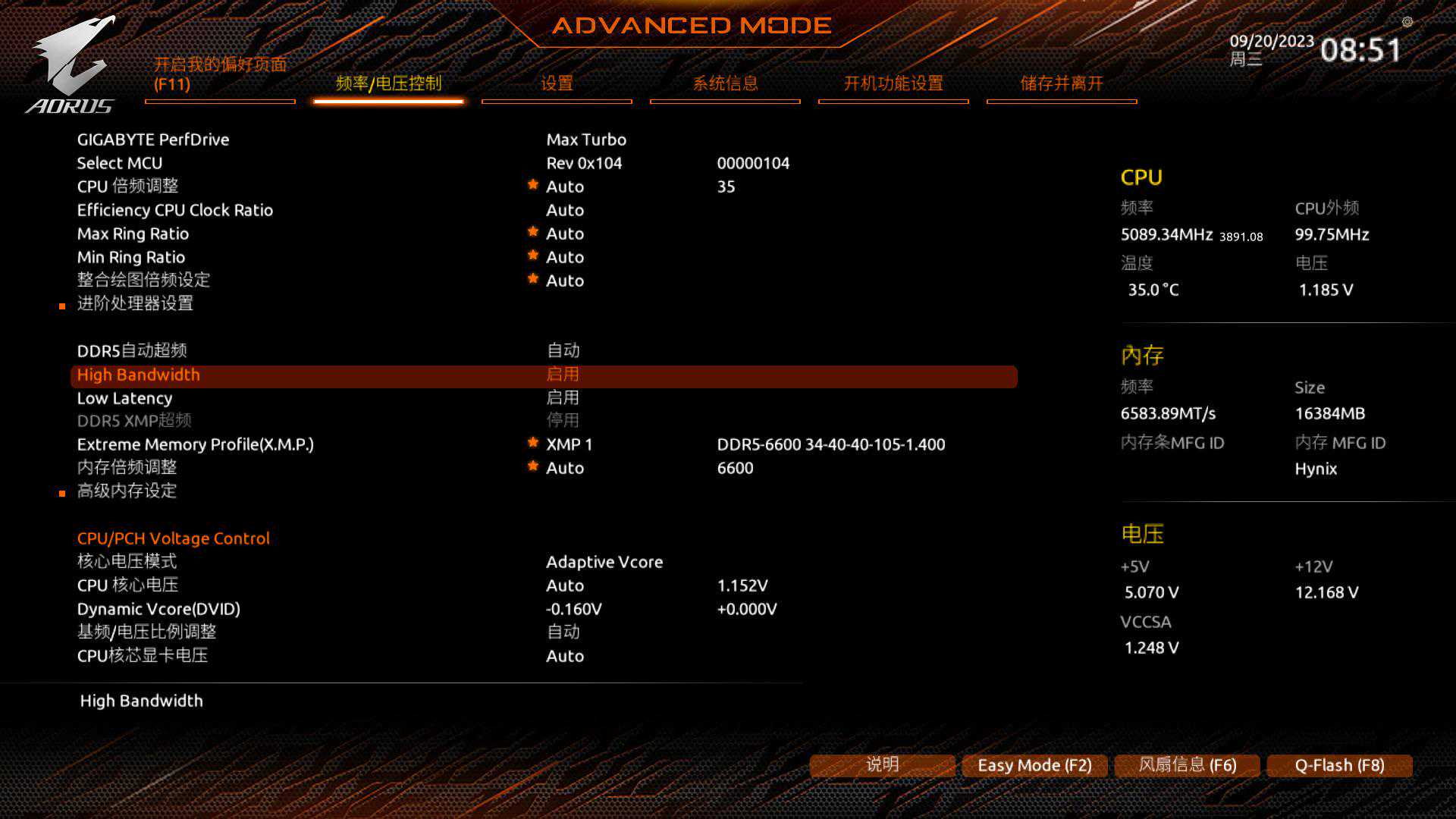This screenshot has width=1456, height=819.
Task: Select the GIGABYTE PerfDrive setting
Action: pyautogui.click(x=153, y=140)
